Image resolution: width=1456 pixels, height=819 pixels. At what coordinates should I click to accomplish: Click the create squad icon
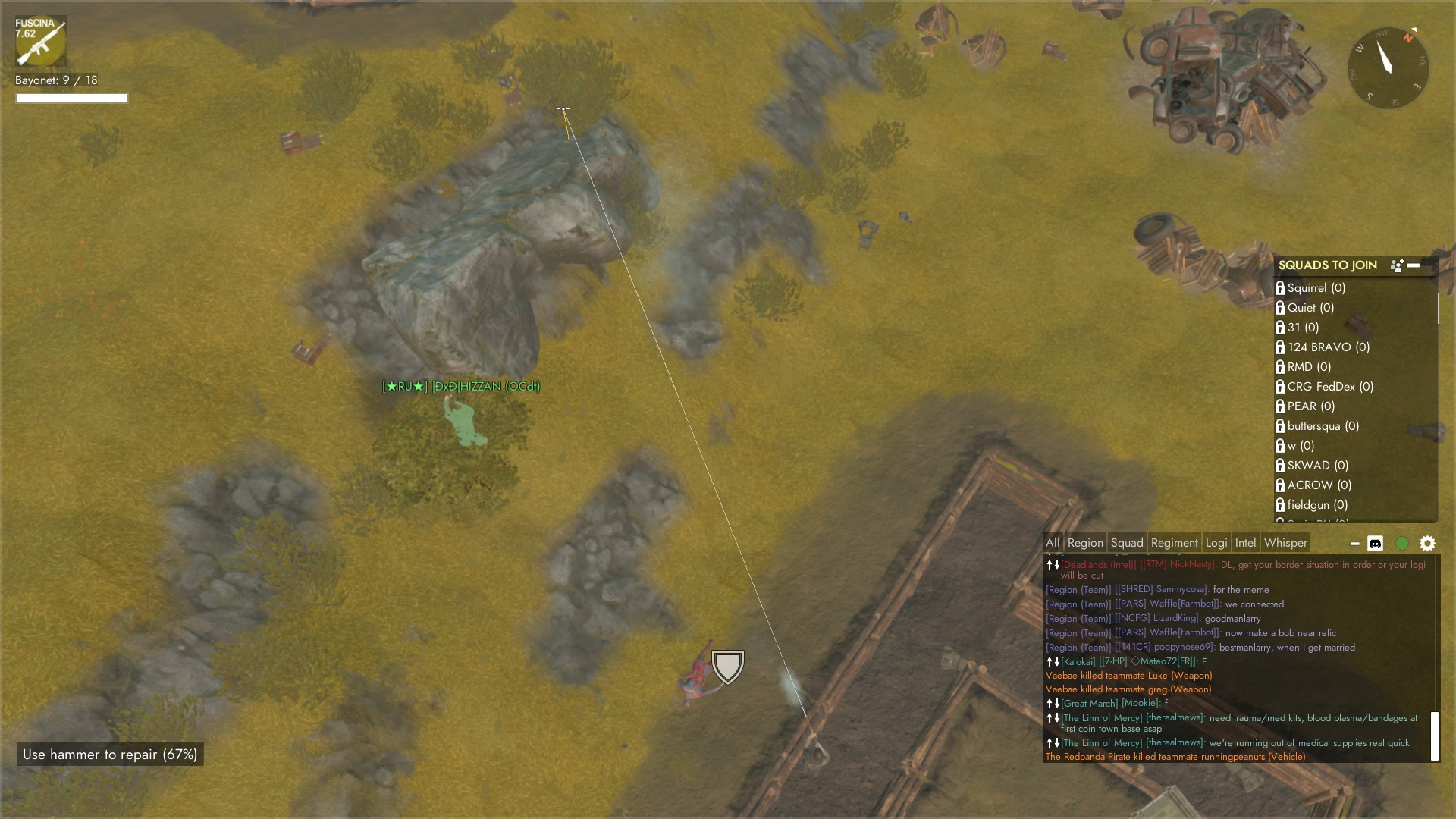point(1397,265)
